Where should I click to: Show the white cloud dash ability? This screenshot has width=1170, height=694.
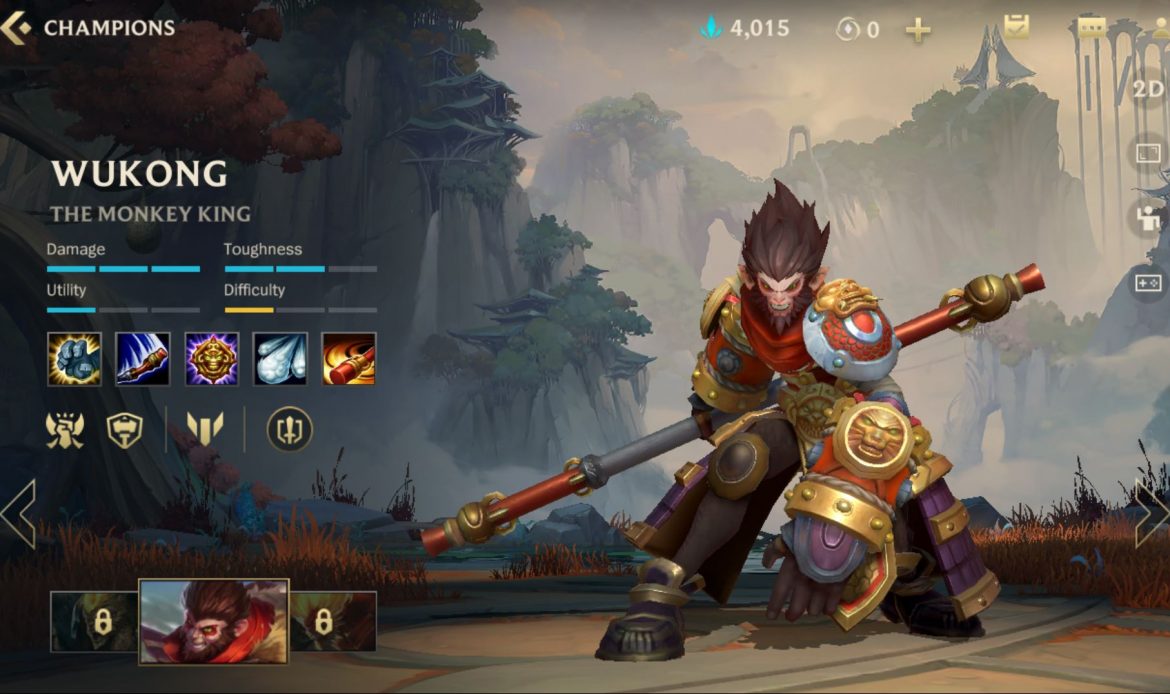click(280, 359)
